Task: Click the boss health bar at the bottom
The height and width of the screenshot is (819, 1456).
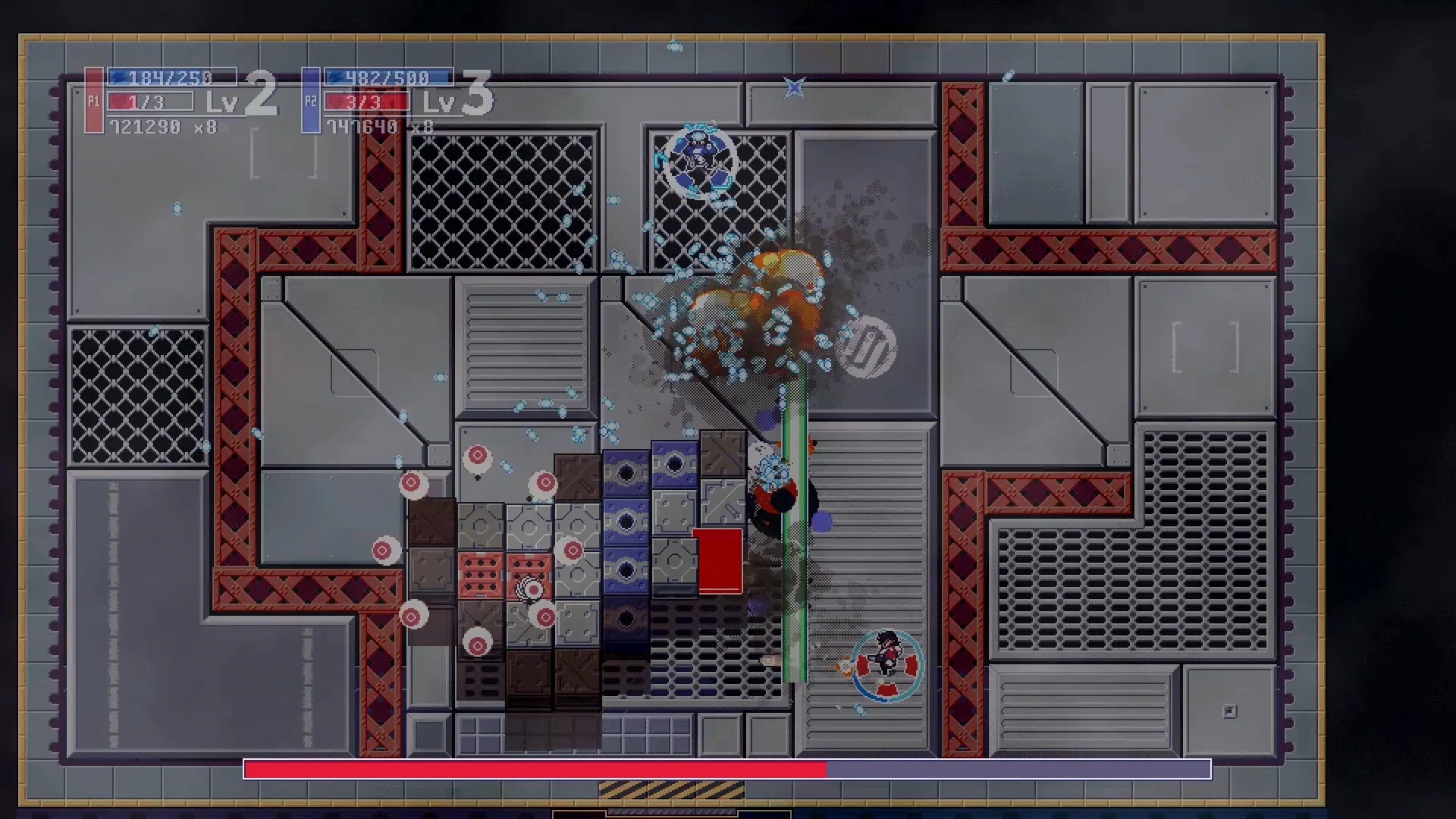Action: 728,769
